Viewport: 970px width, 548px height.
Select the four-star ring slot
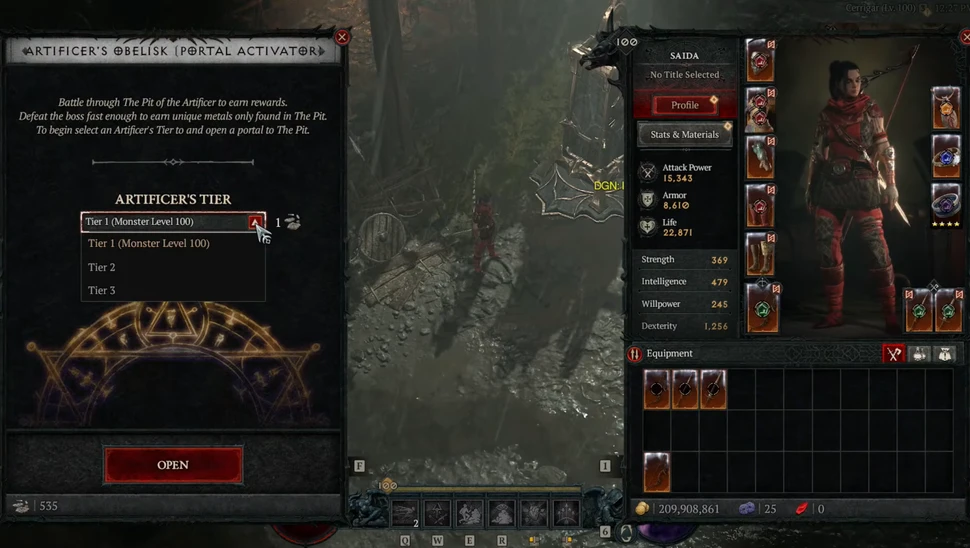click(946, 203)
